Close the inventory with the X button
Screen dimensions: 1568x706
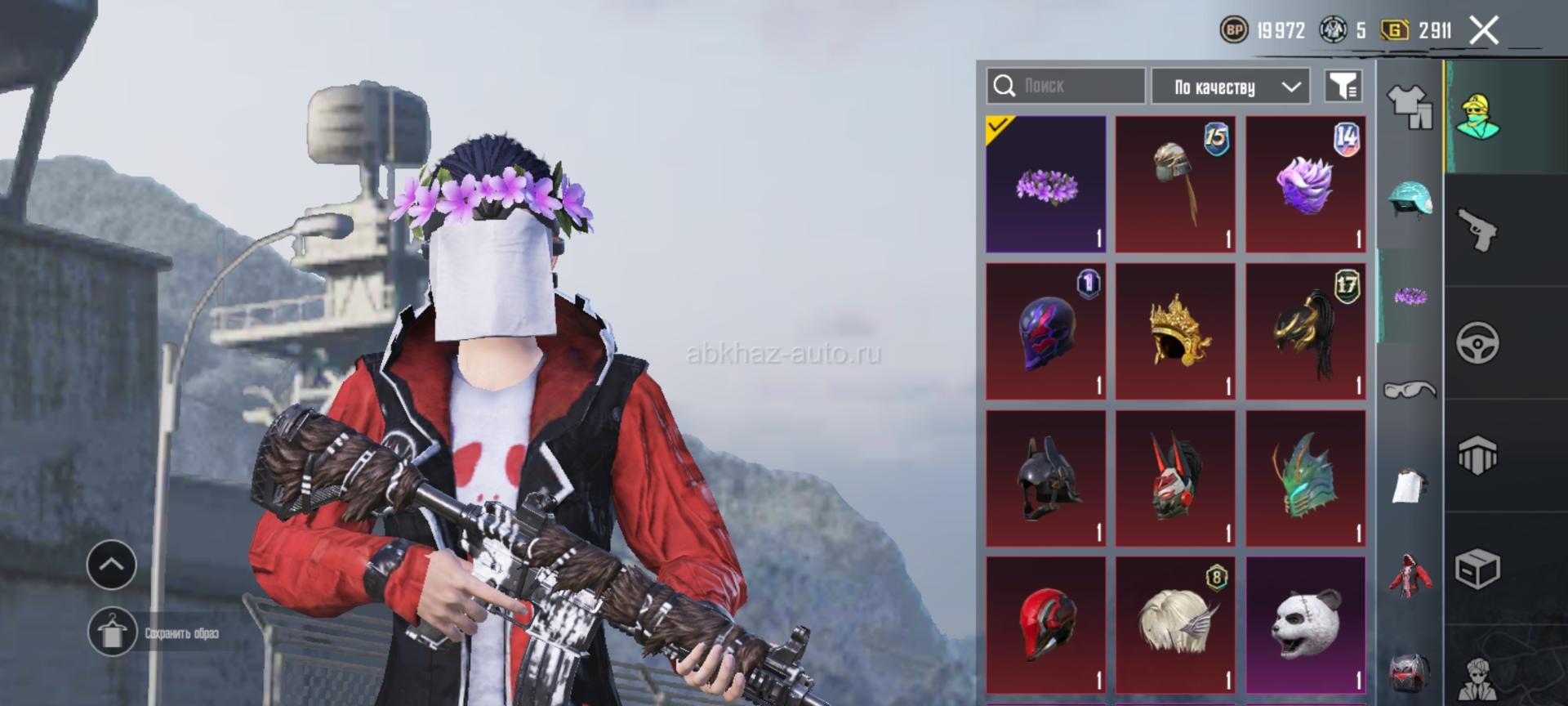click(x=1484, y=31)
